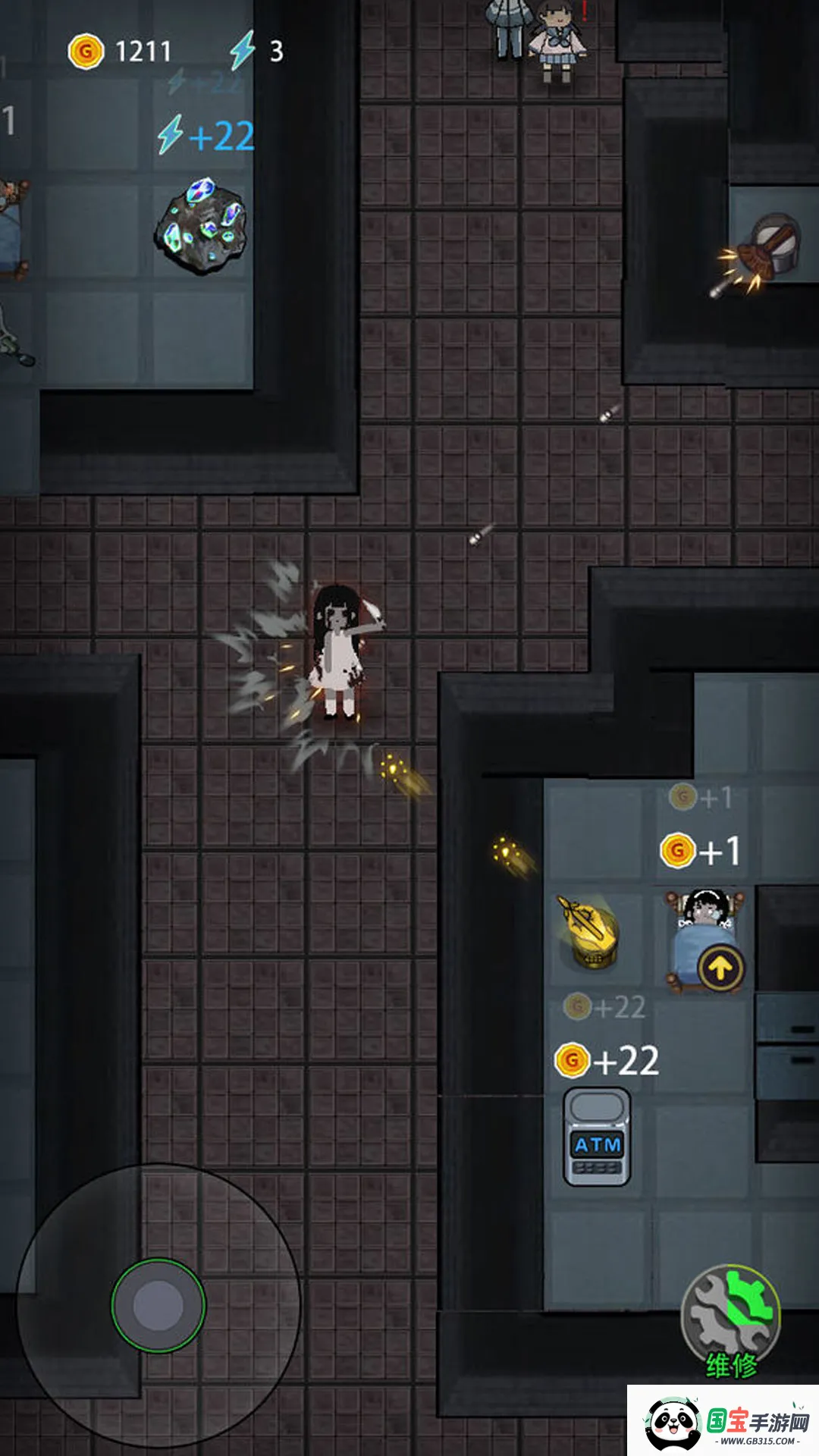Open the GB315 panda watermark link
The image size is (819, 1456).
pos(724,1422)
